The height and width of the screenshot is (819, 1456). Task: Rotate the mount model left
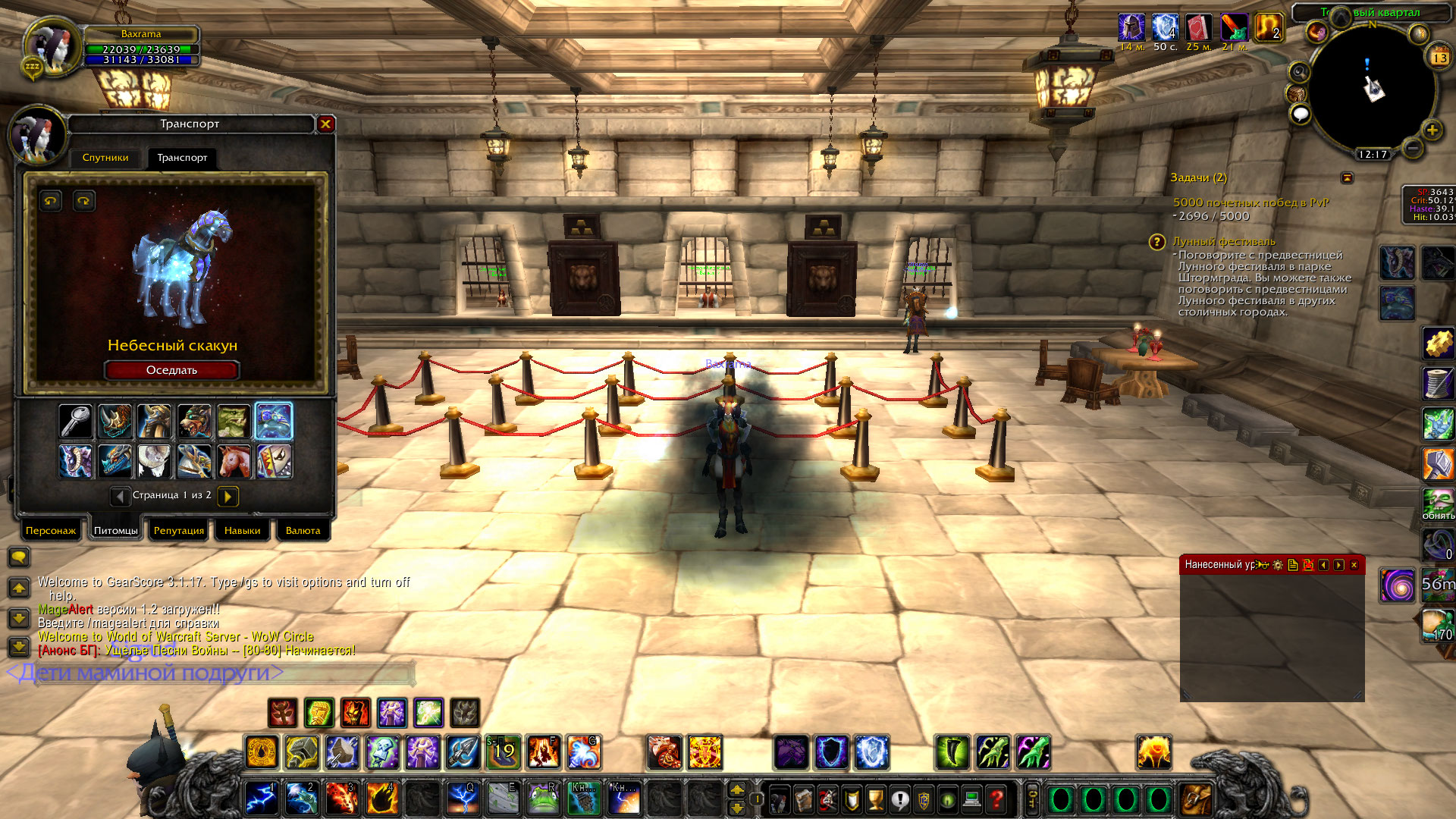click(51, 201)
